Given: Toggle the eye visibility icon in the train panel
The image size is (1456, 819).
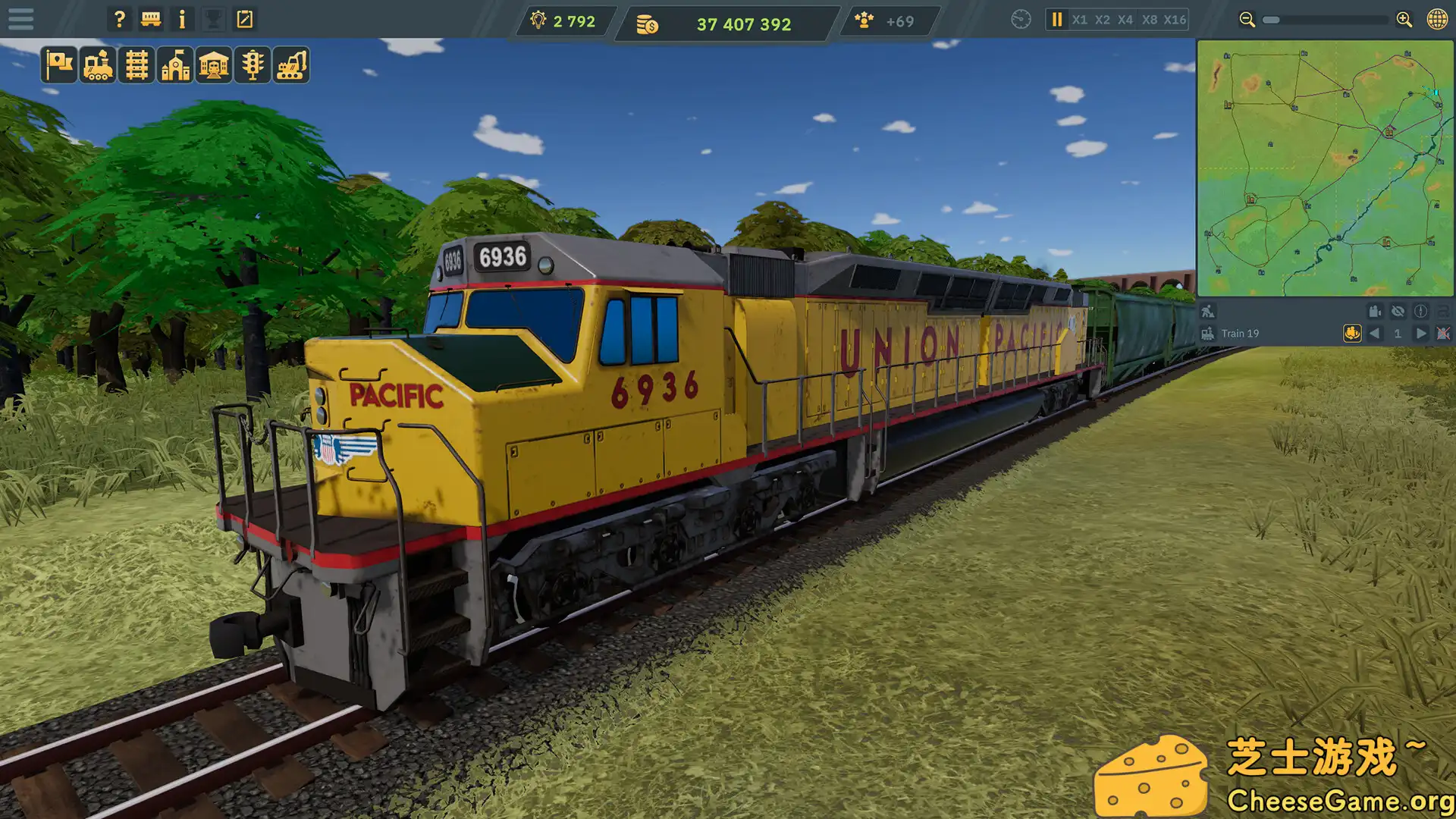Looking at the screenshot, I should pos(1398,311).
